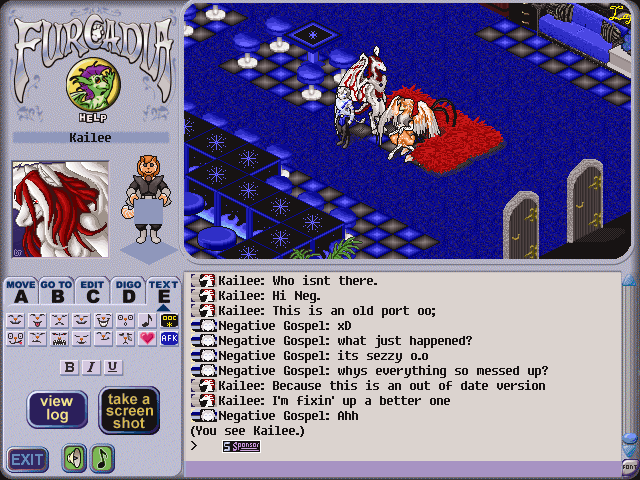Toggle the AFK status icon
Image resolution: width=640 pixels, height=480 pixels.
169,339
